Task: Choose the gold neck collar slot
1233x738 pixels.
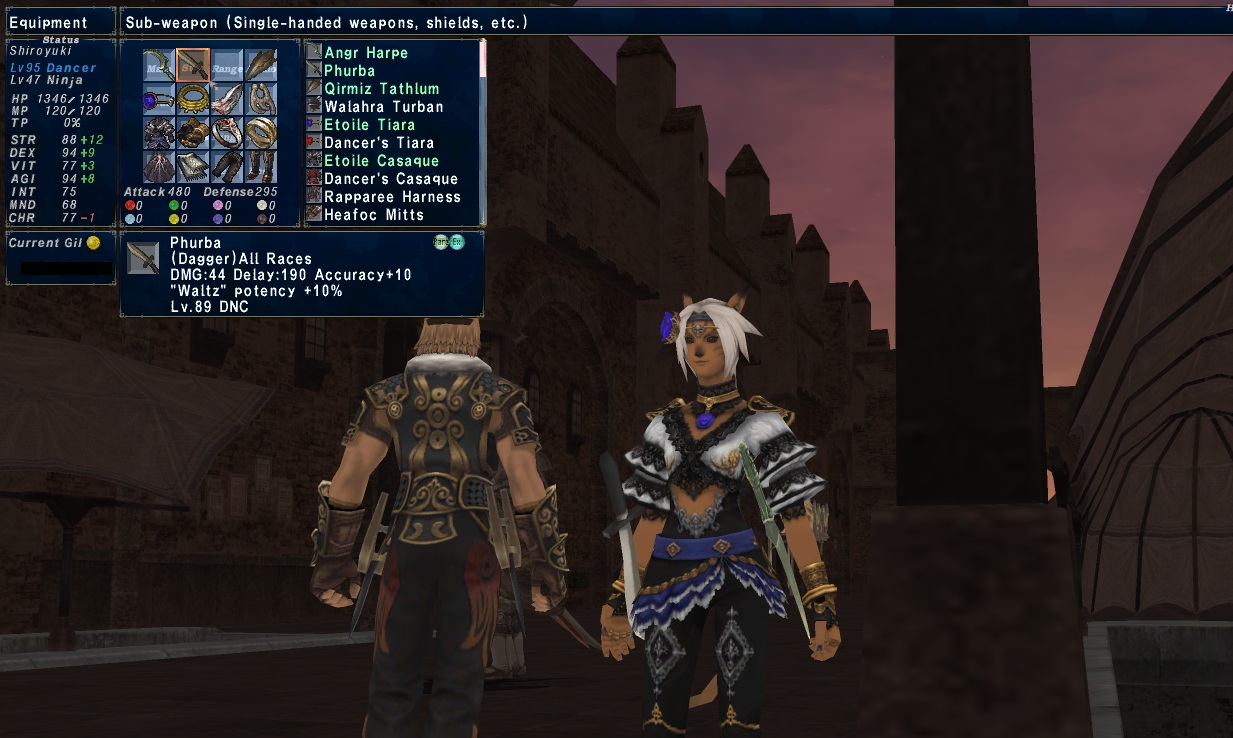Action: [x=193, y=99]
